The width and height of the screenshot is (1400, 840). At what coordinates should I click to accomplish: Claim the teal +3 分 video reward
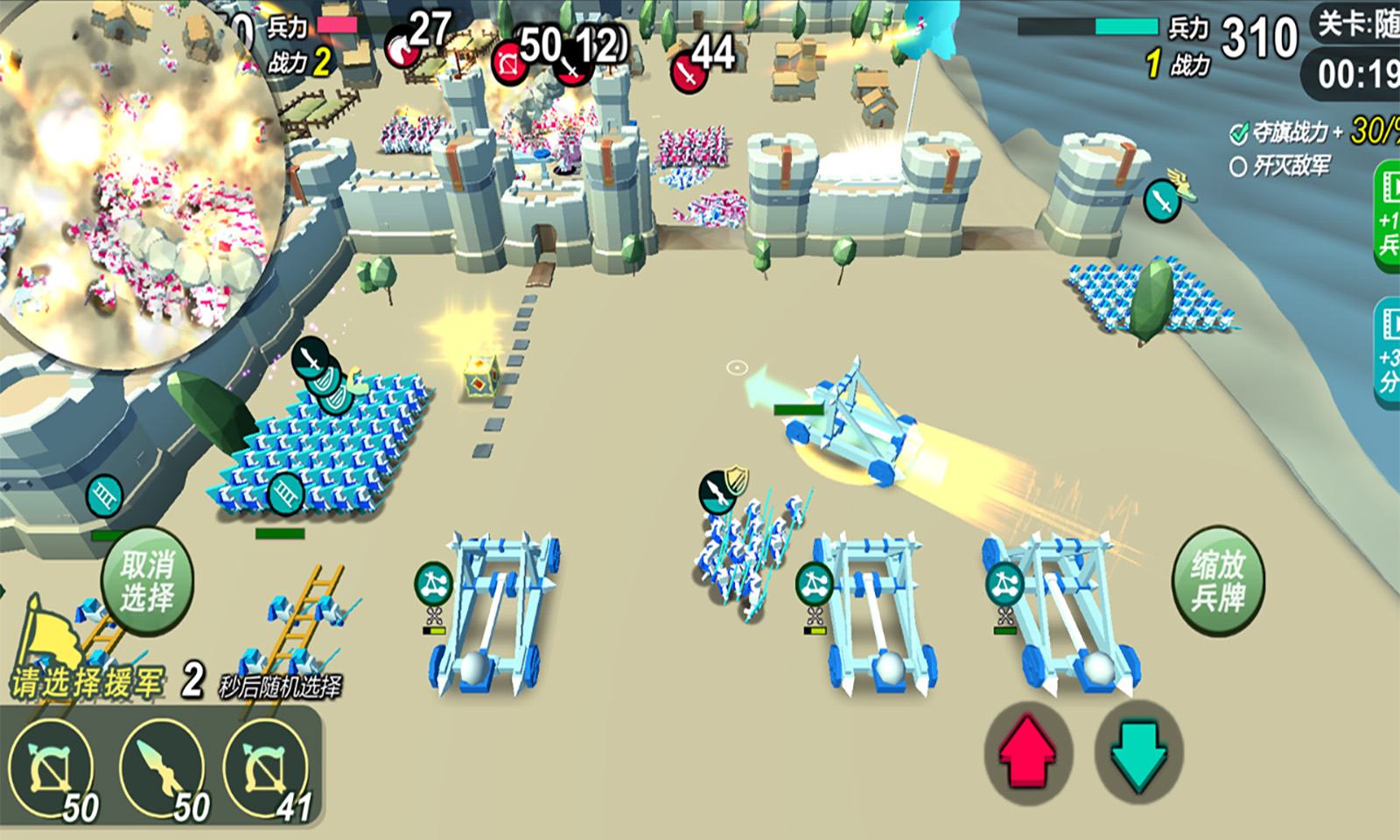(x=1388, y=352)
